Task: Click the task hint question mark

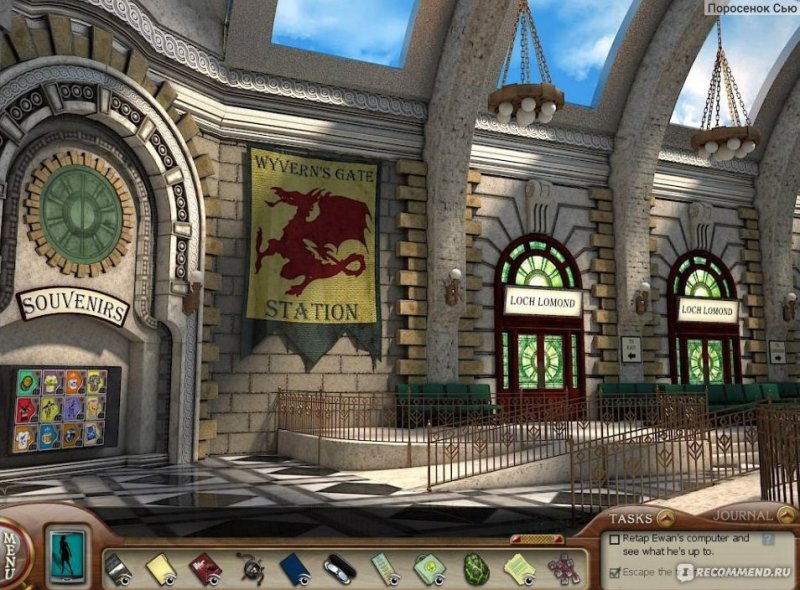Action: click(768, 538)
